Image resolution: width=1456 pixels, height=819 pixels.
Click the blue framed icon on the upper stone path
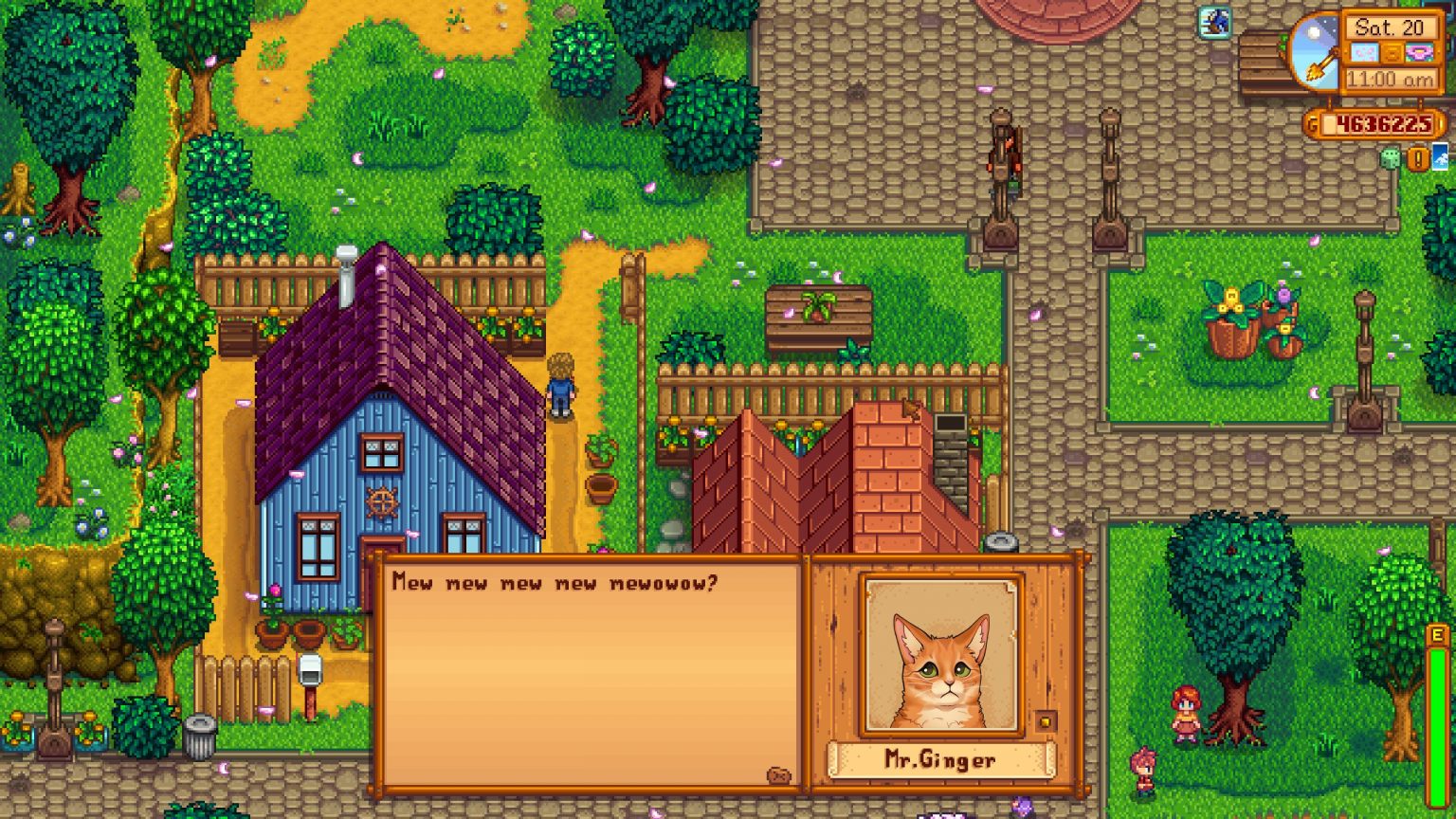(1213, 22)
